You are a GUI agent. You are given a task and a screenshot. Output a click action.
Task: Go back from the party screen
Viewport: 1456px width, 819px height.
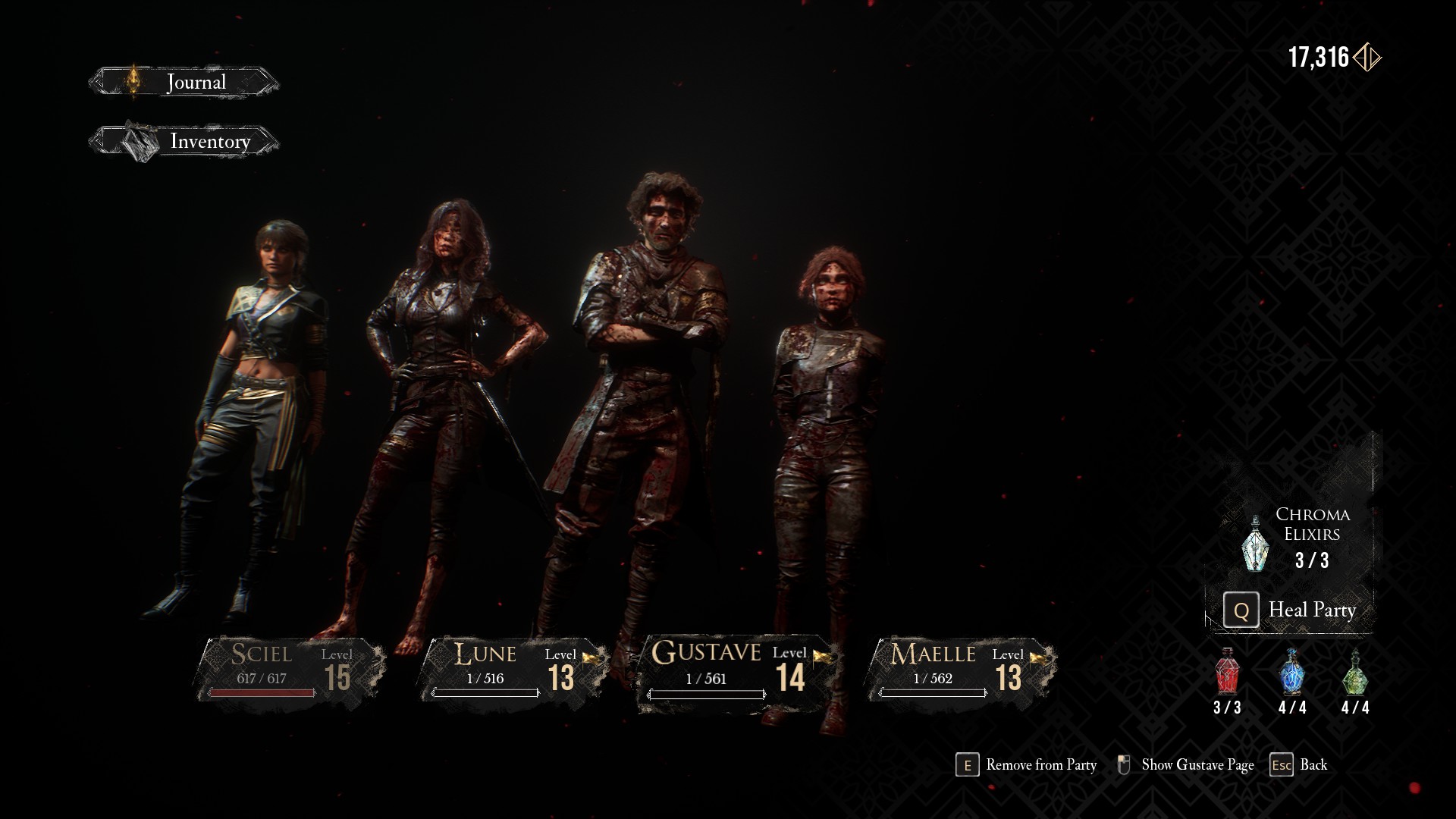1298,765
